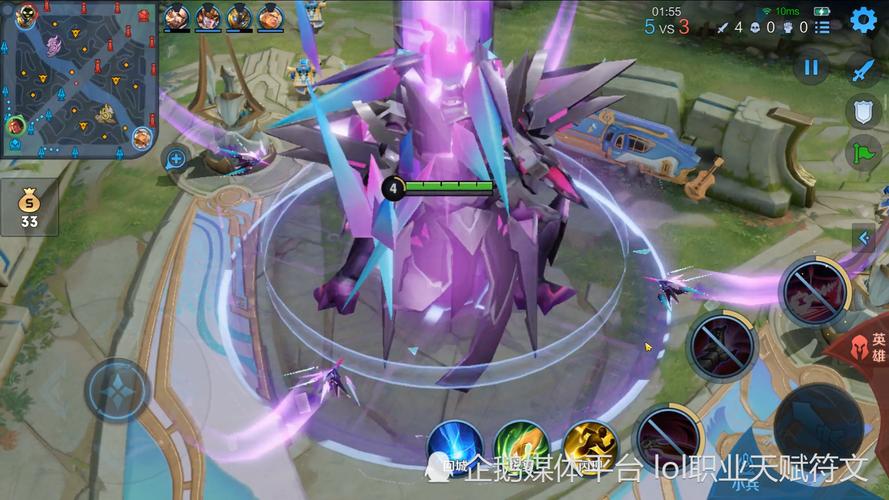
Task: Use the blue recall spell
Action: click(x=455, y=447)
